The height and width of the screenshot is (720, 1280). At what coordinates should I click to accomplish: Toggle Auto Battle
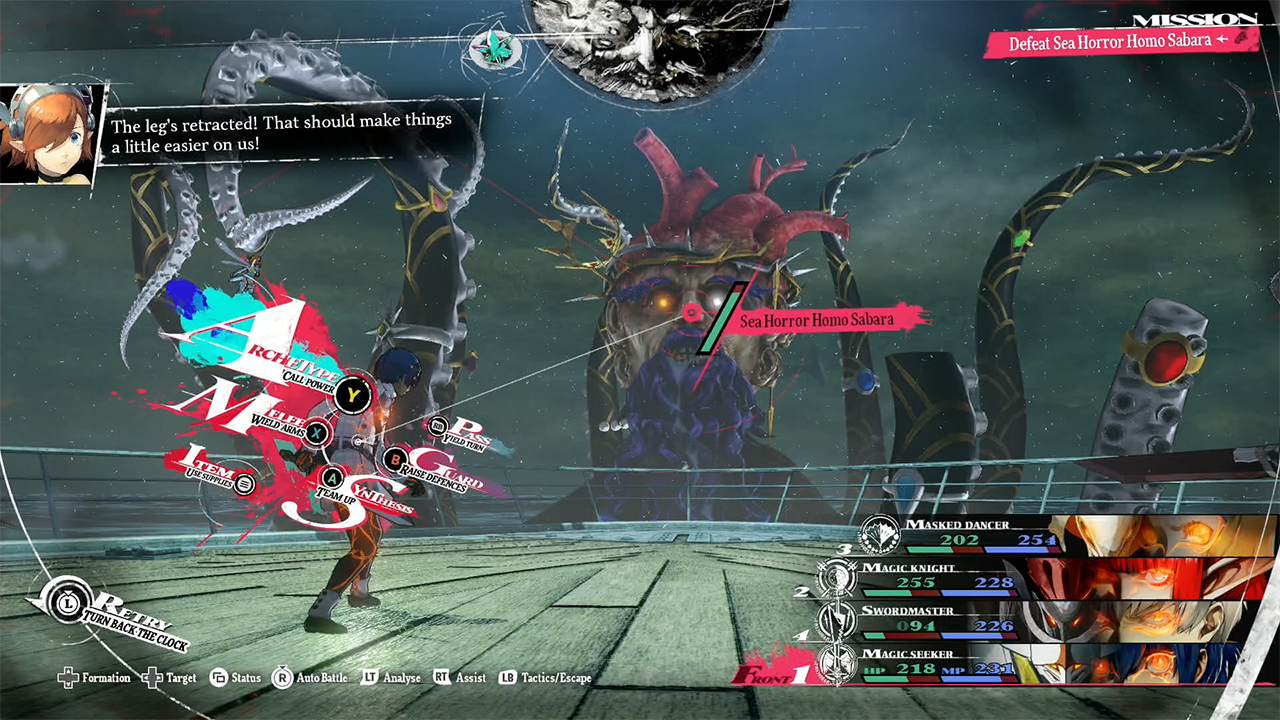click(x=311, y=678)
